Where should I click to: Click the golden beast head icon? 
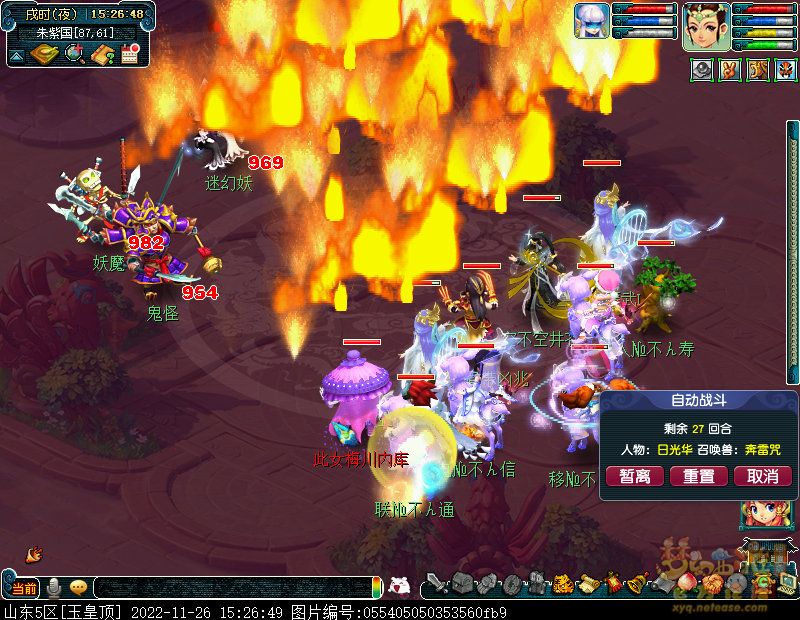point(758,71)
